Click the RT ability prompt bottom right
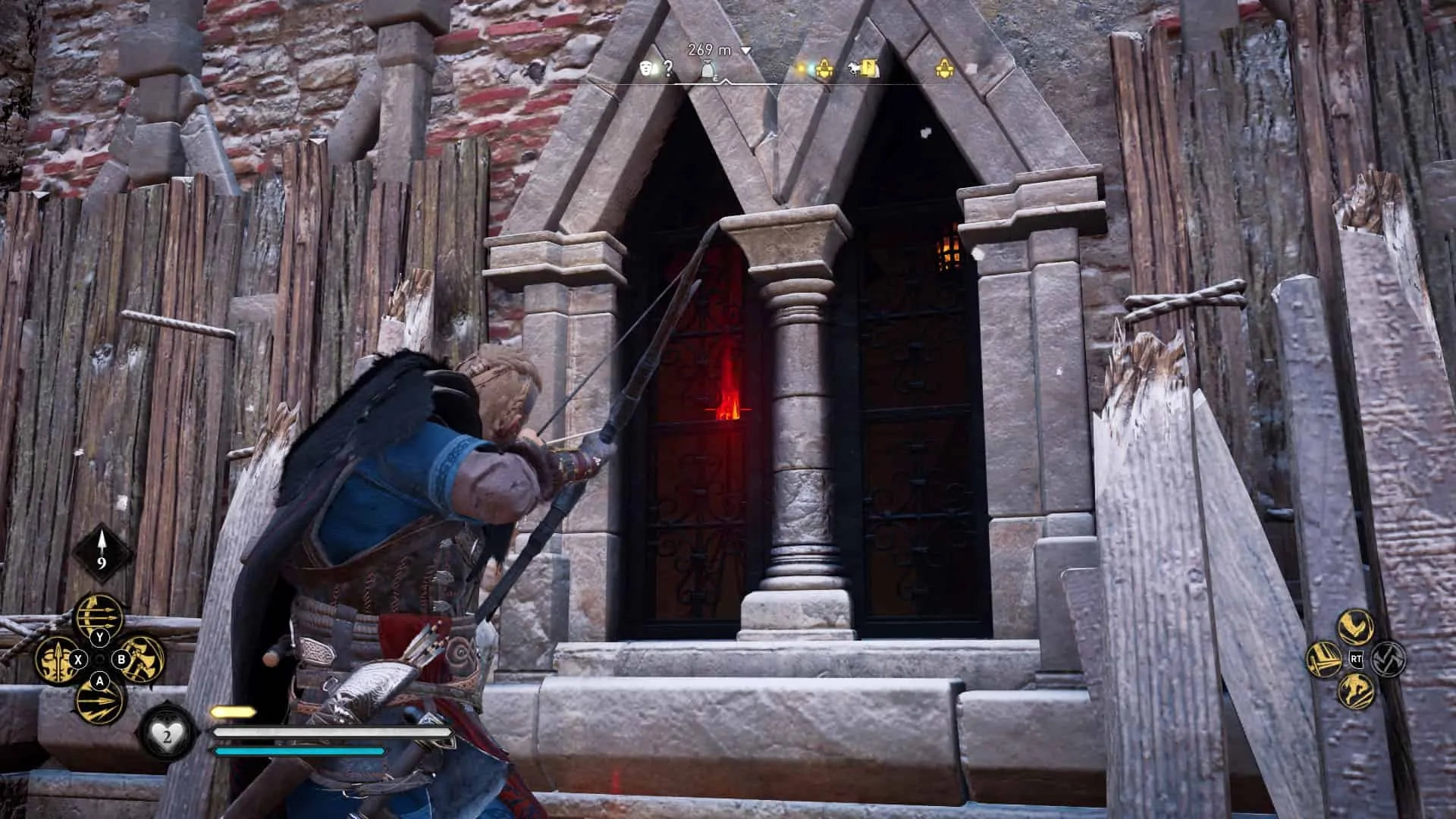 pyautogui.click(x=1356, y=659)
